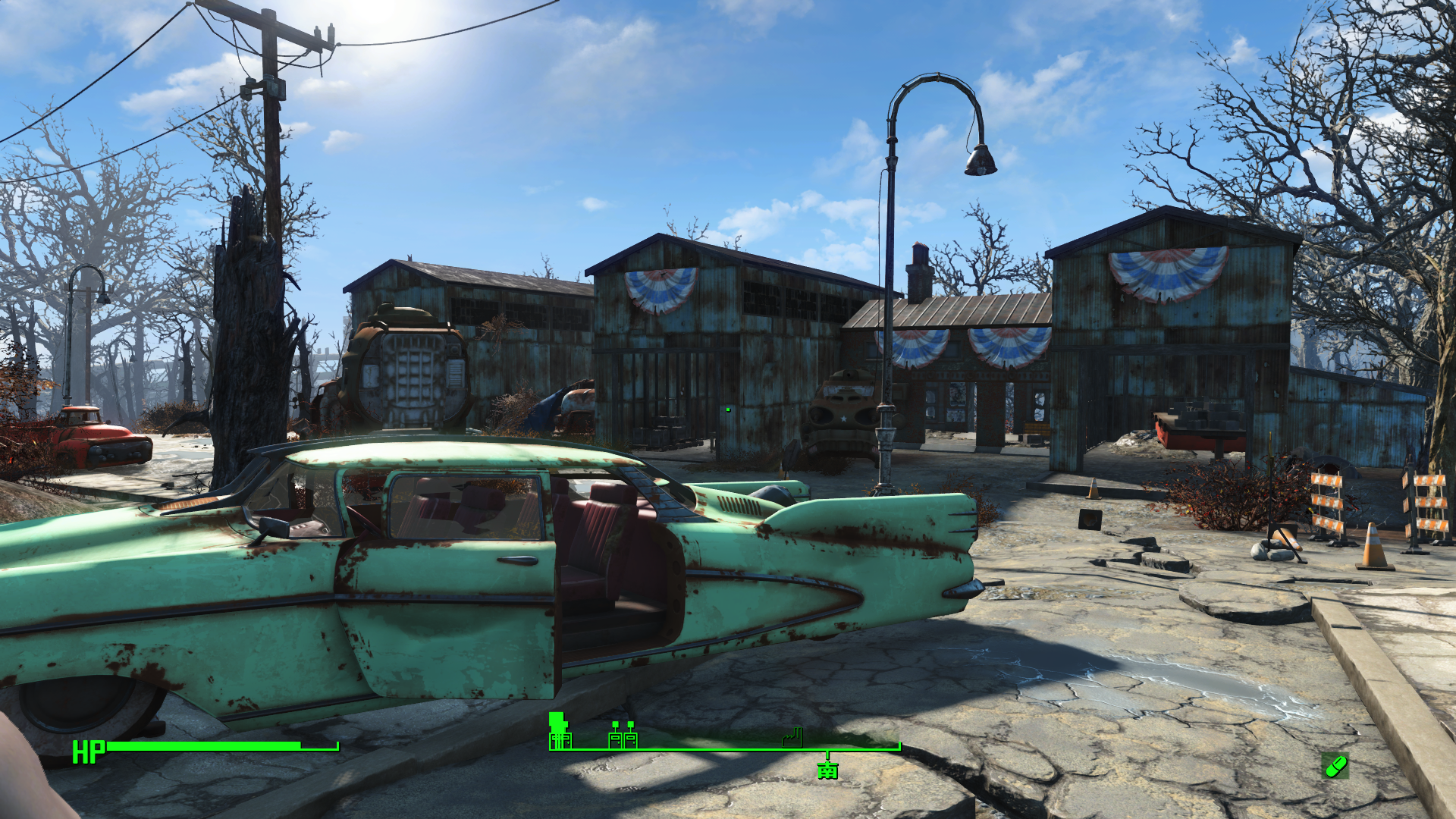Screen dimensions: 1456x819
Task: Click the green pill capsule icon
Action: 1335,765
